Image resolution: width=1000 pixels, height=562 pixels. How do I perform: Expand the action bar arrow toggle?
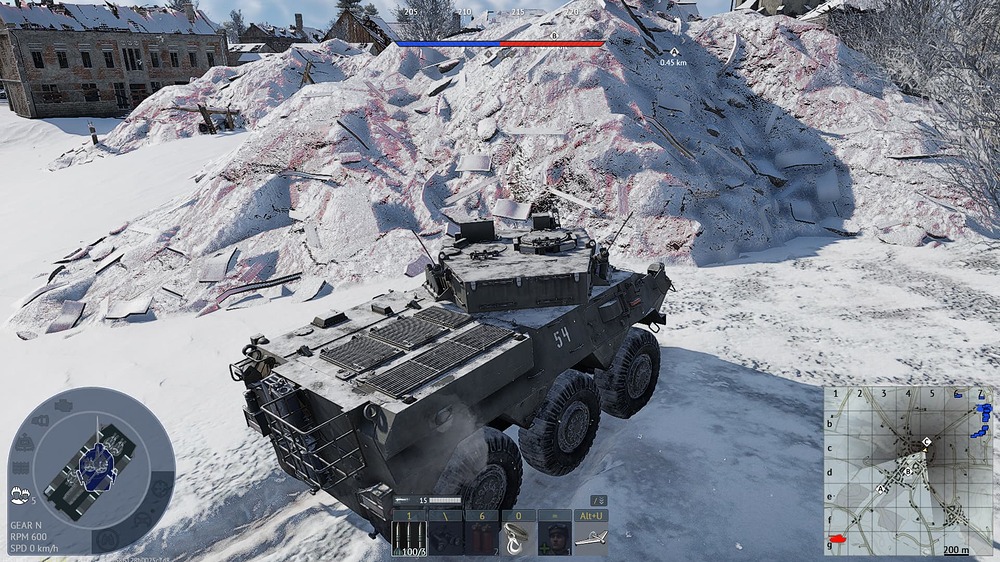[599, 500]
